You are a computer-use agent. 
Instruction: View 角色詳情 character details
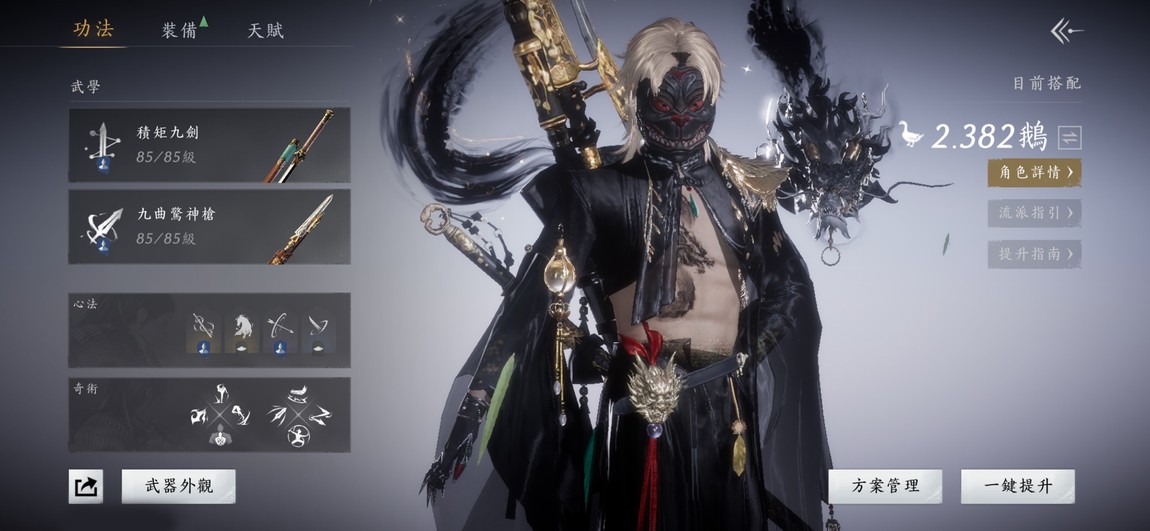point(1034,172)
